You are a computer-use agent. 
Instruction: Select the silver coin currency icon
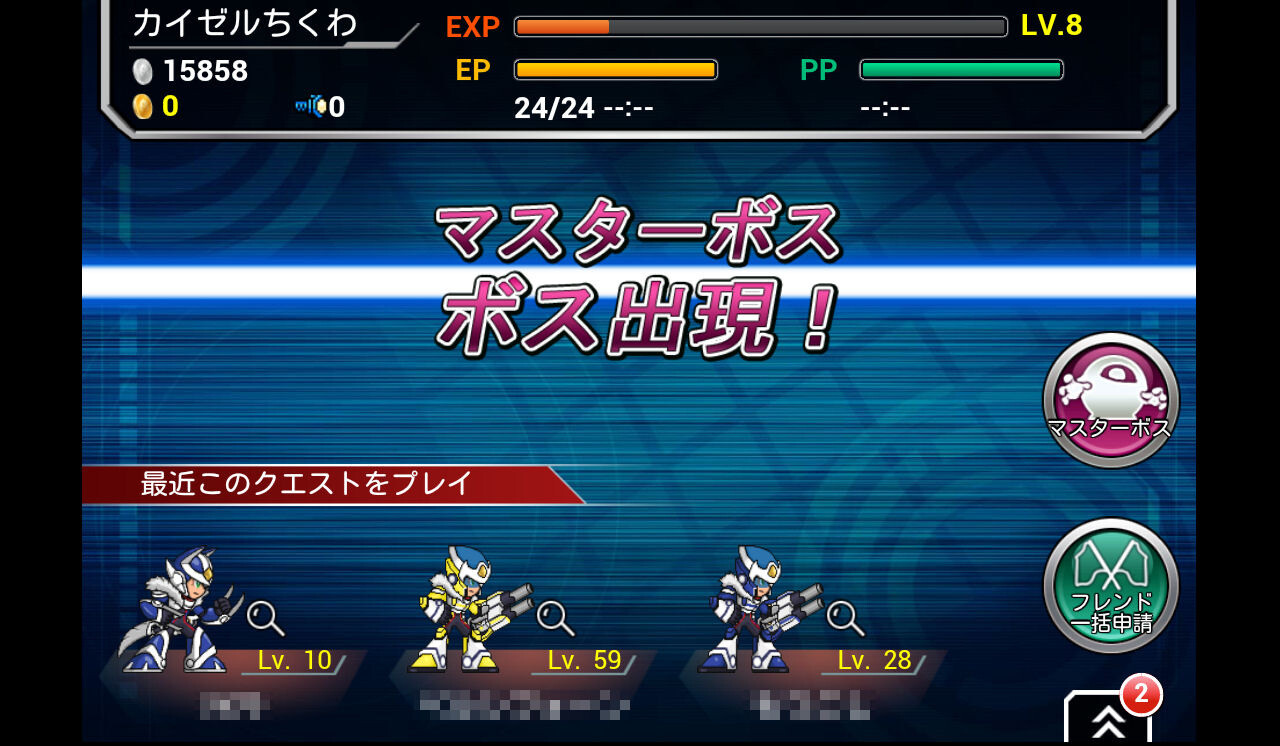coord(143,71)
